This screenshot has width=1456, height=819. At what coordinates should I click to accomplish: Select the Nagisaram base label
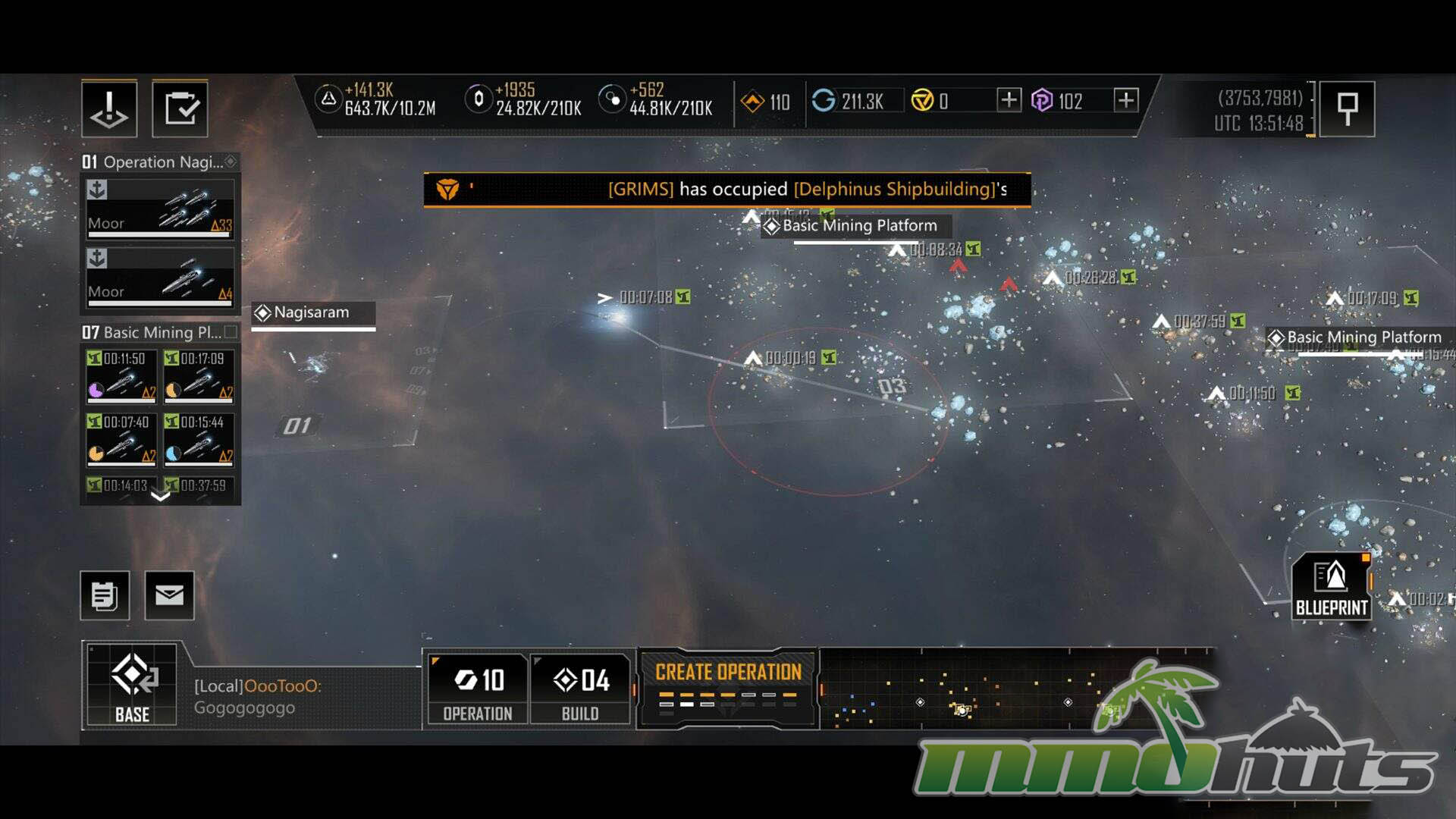tap(312, 312)
